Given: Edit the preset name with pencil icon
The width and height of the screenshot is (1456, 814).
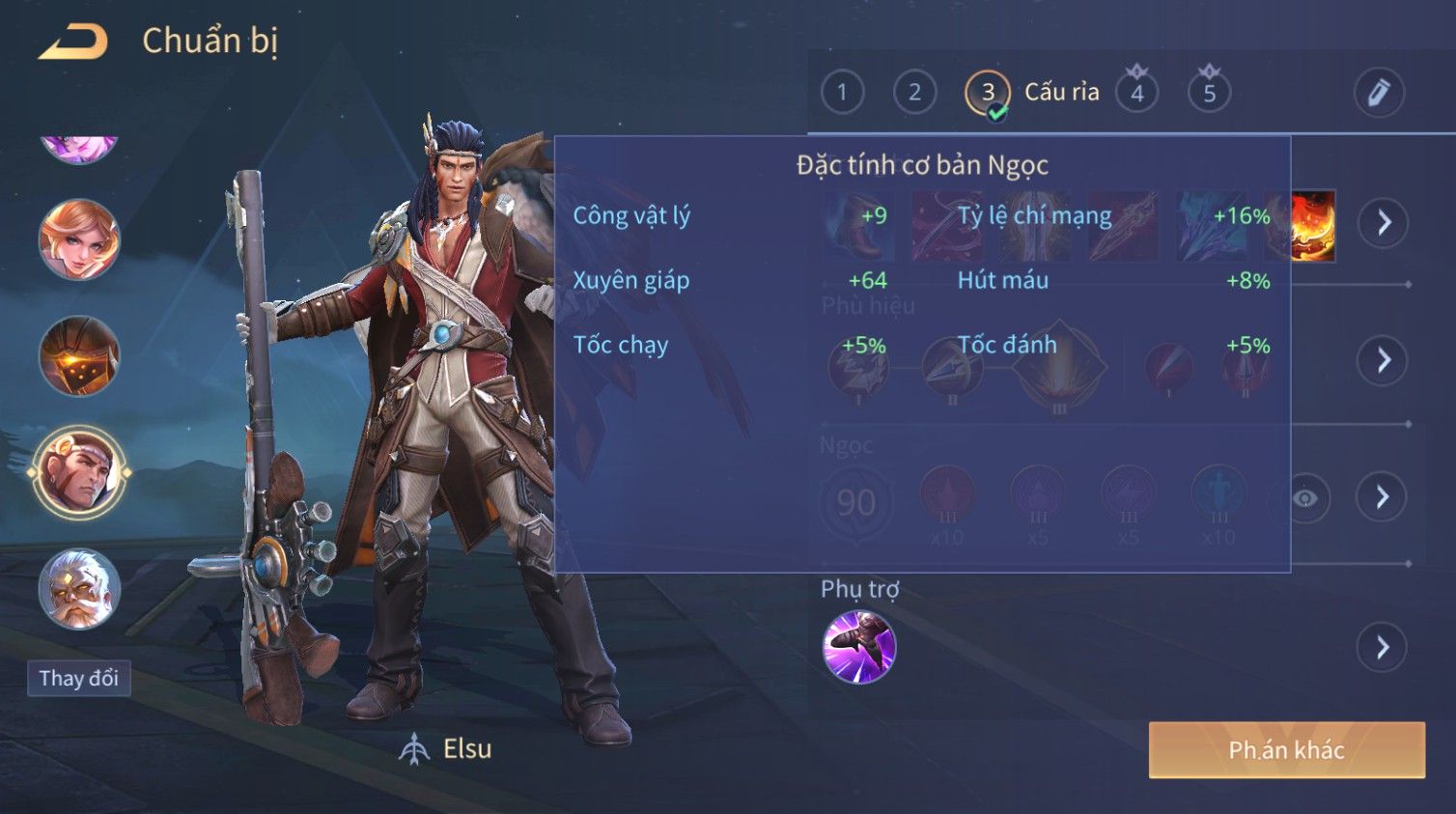Looking at the screenshot, I should pos(1378,93).
